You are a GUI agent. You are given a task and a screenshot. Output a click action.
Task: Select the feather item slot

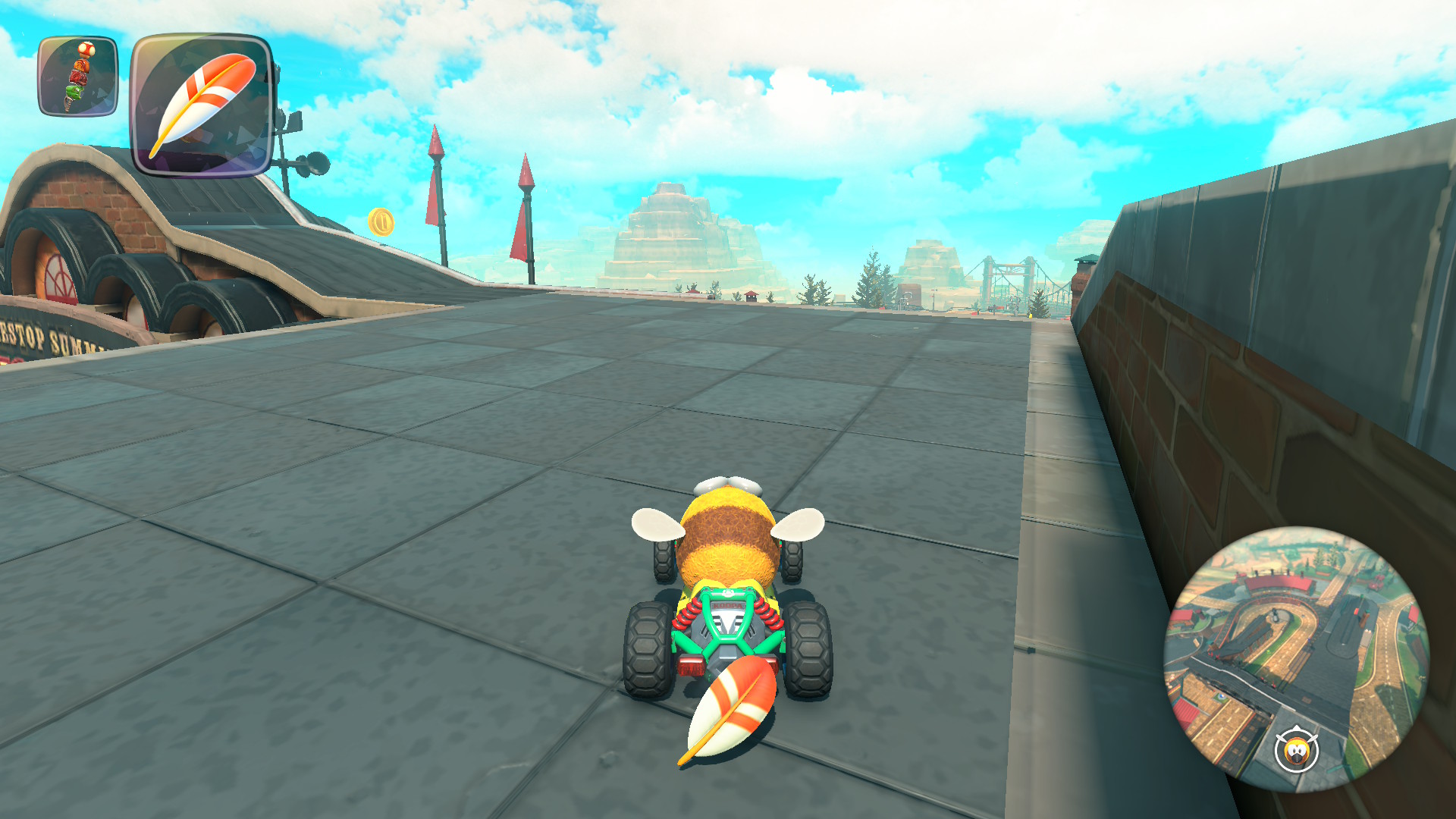(x=202, y=105)
